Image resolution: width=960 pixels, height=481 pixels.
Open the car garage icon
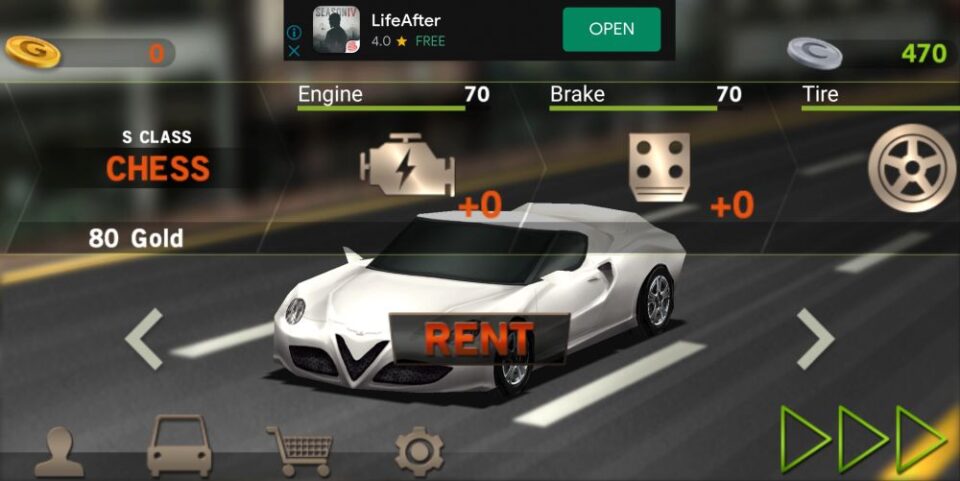[x=179, y=447]
